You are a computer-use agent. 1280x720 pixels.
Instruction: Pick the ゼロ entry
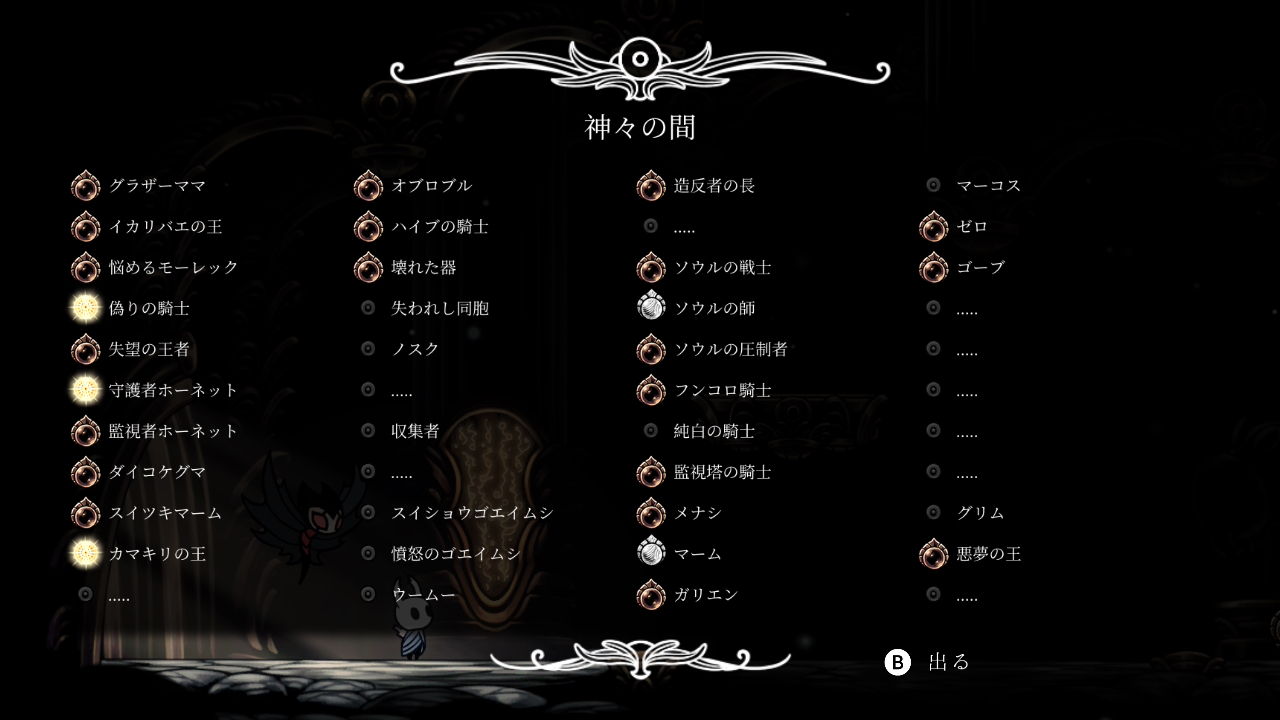pyautogui.click(x=972, y=227)
